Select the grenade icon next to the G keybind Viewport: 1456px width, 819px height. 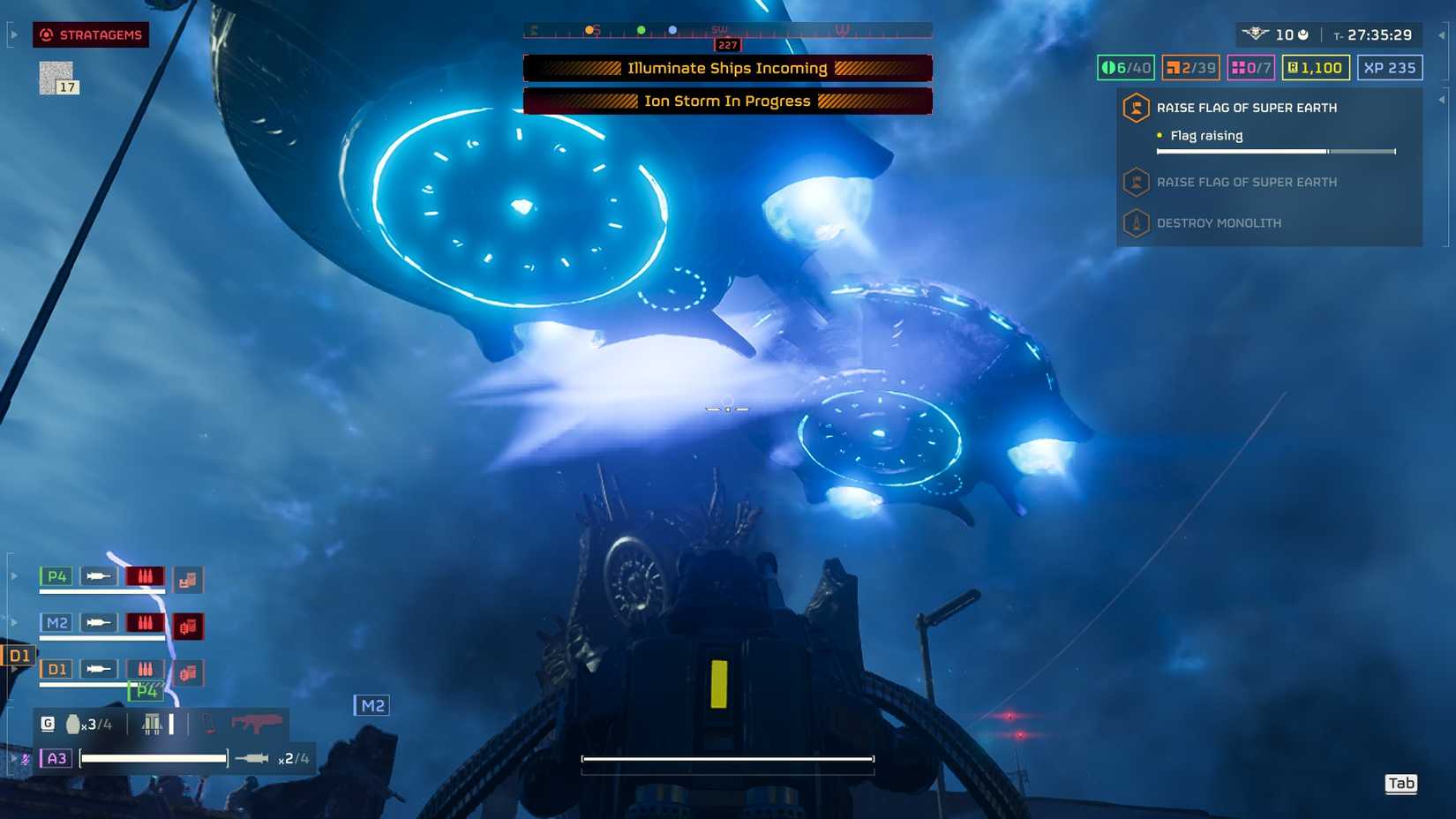pos(74,723)
